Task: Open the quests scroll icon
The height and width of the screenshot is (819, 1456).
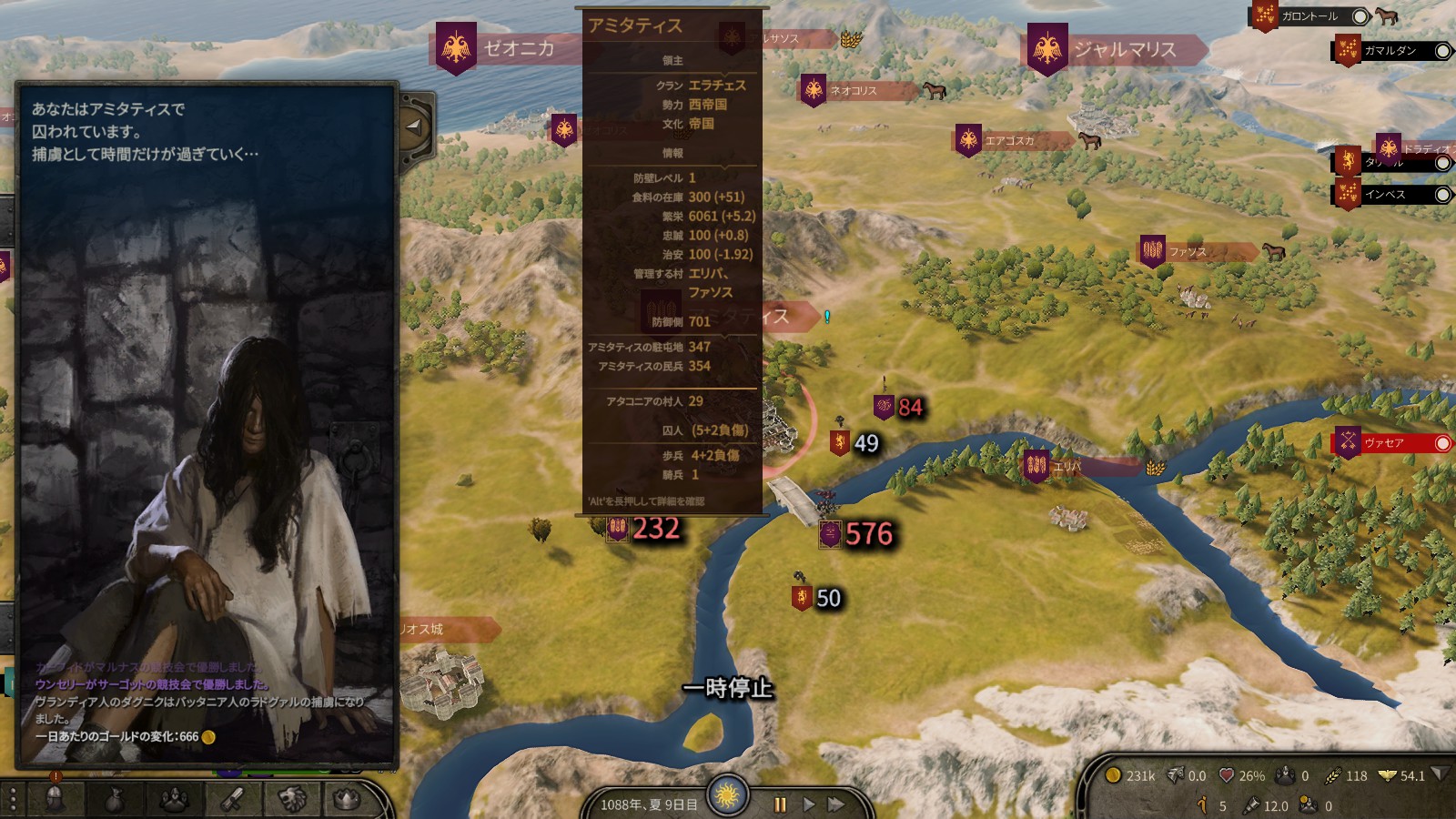Action: [x=233, y=800]
